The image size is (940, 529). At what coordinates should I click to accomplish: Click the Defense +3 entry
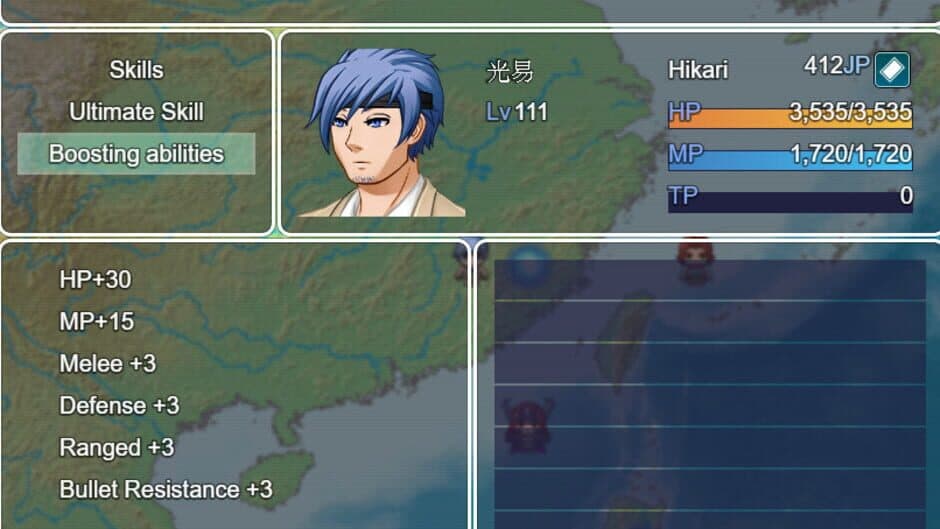point(119,406)
